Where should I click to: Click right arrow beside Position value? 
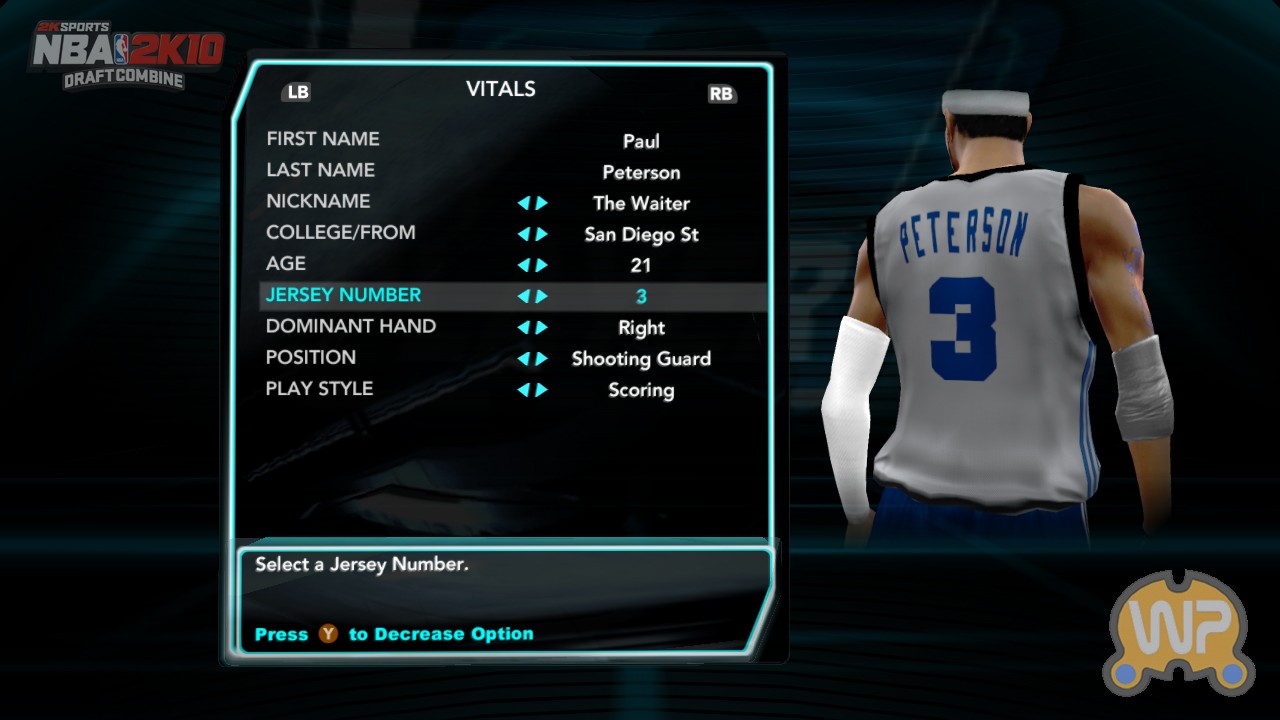click(x=542, y=358)
